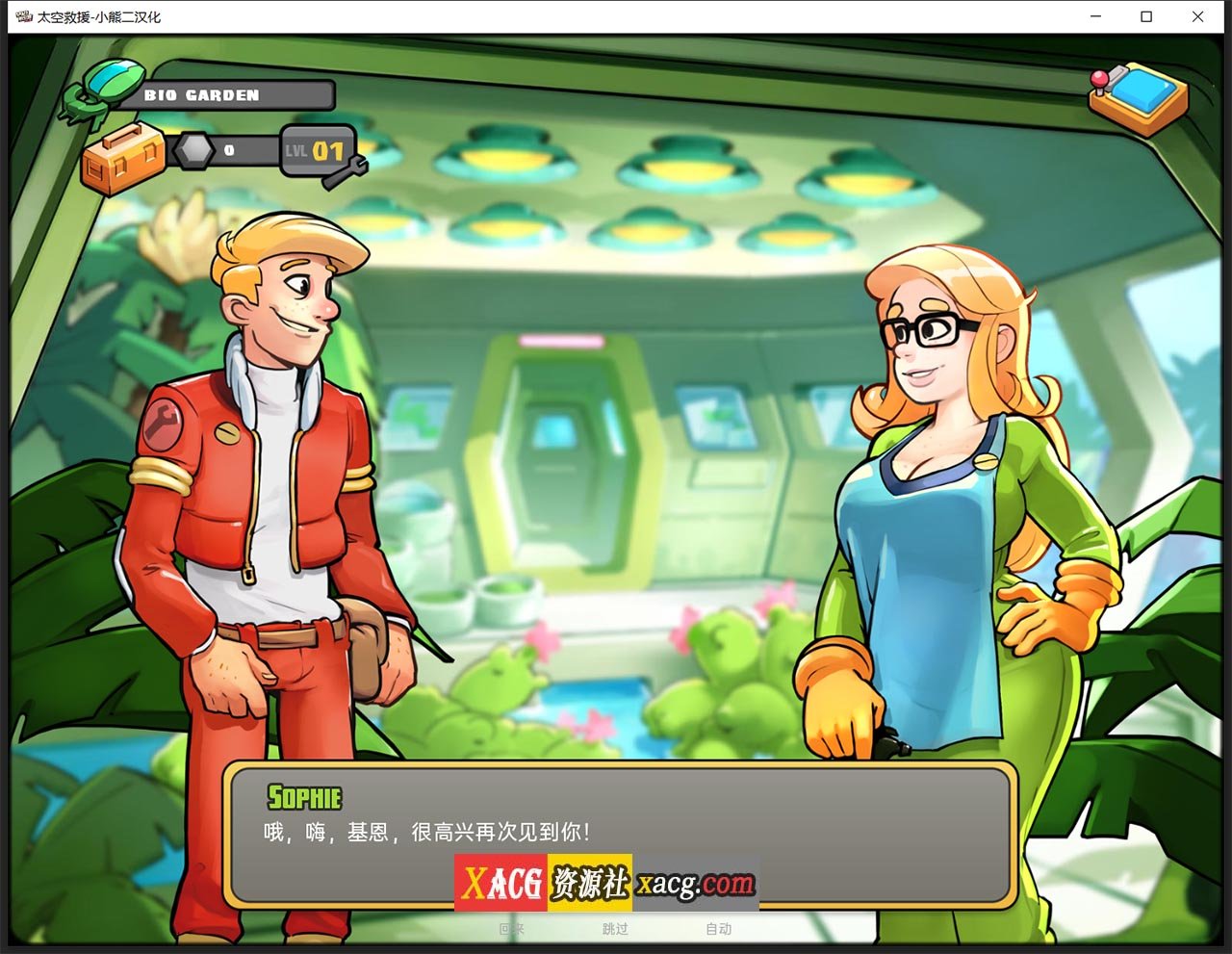Click the red joystick ball on the console icon
Image resolution: width=1232 pixels, height=954 pixels.
point(1099,78)
